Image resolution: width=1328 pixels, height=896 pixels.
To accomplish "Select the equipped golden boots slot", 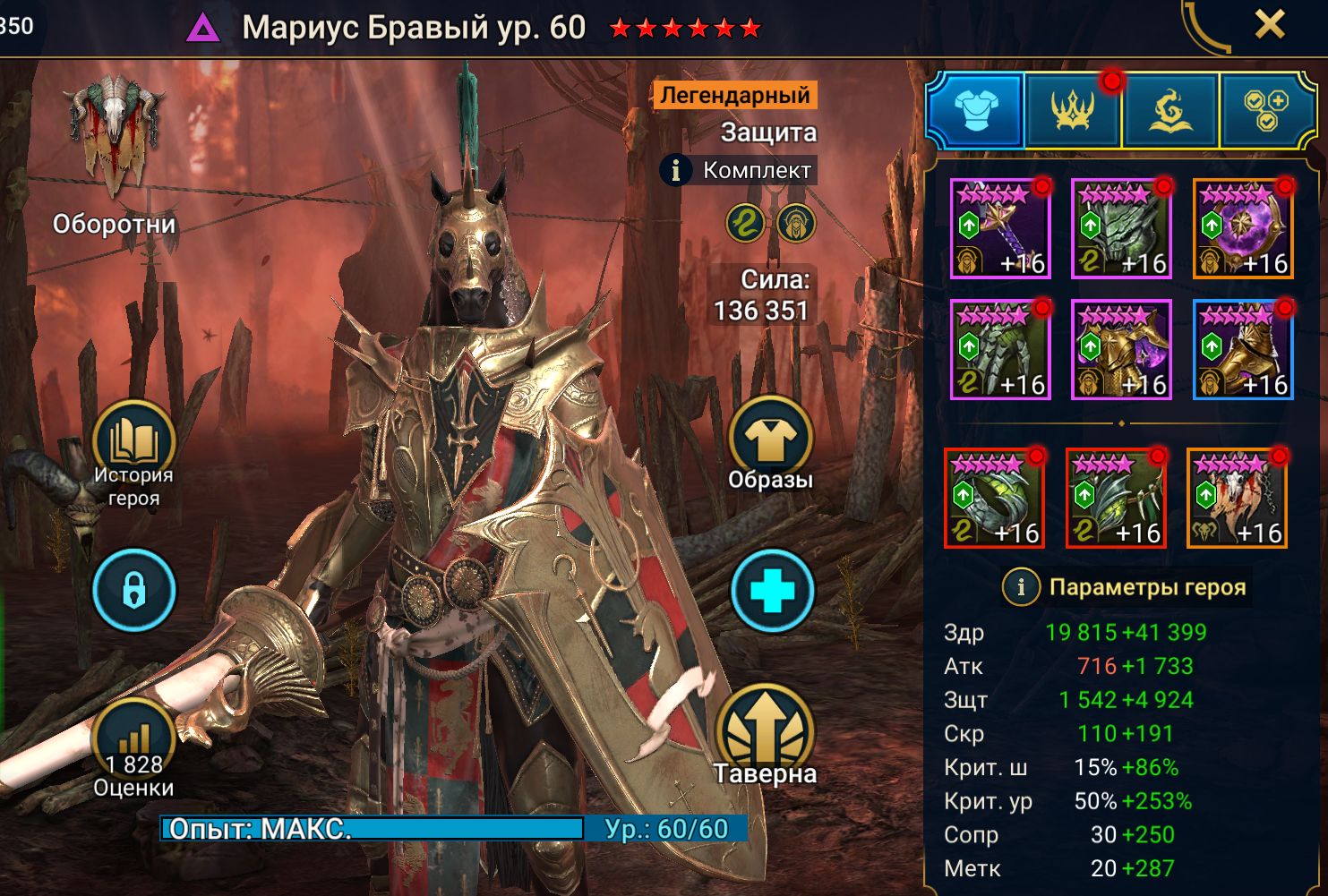I will pos(1243,349).
